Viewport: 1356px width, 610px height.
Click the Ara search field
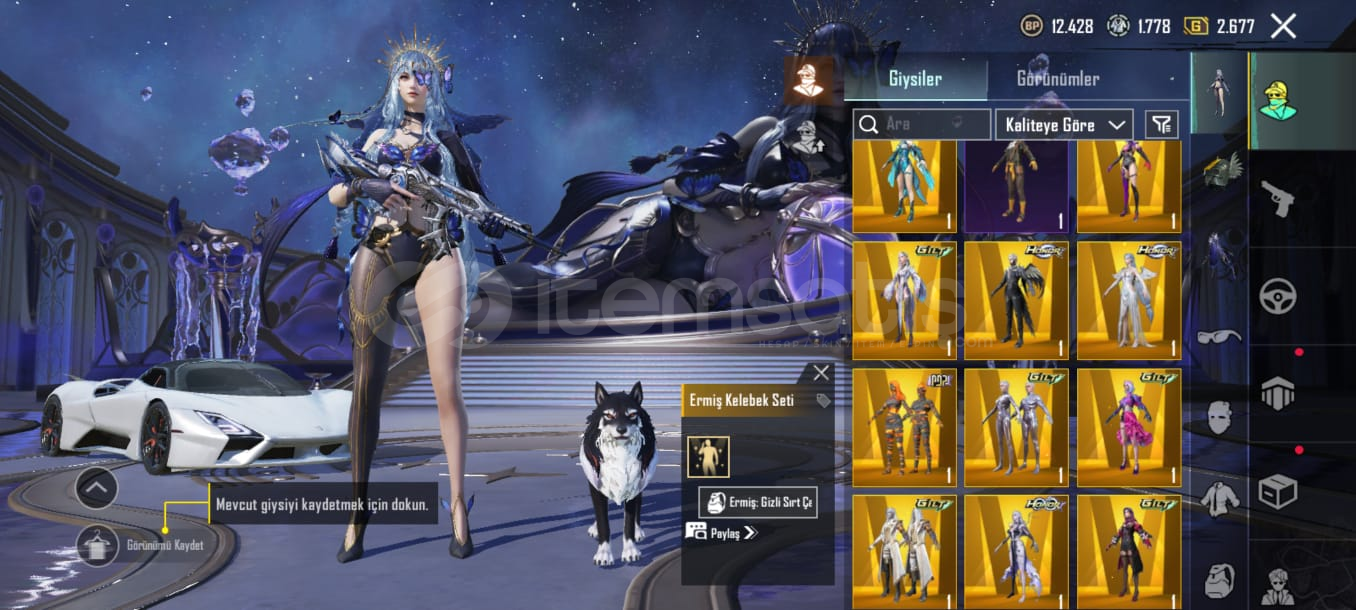click(x=920, y=125)
